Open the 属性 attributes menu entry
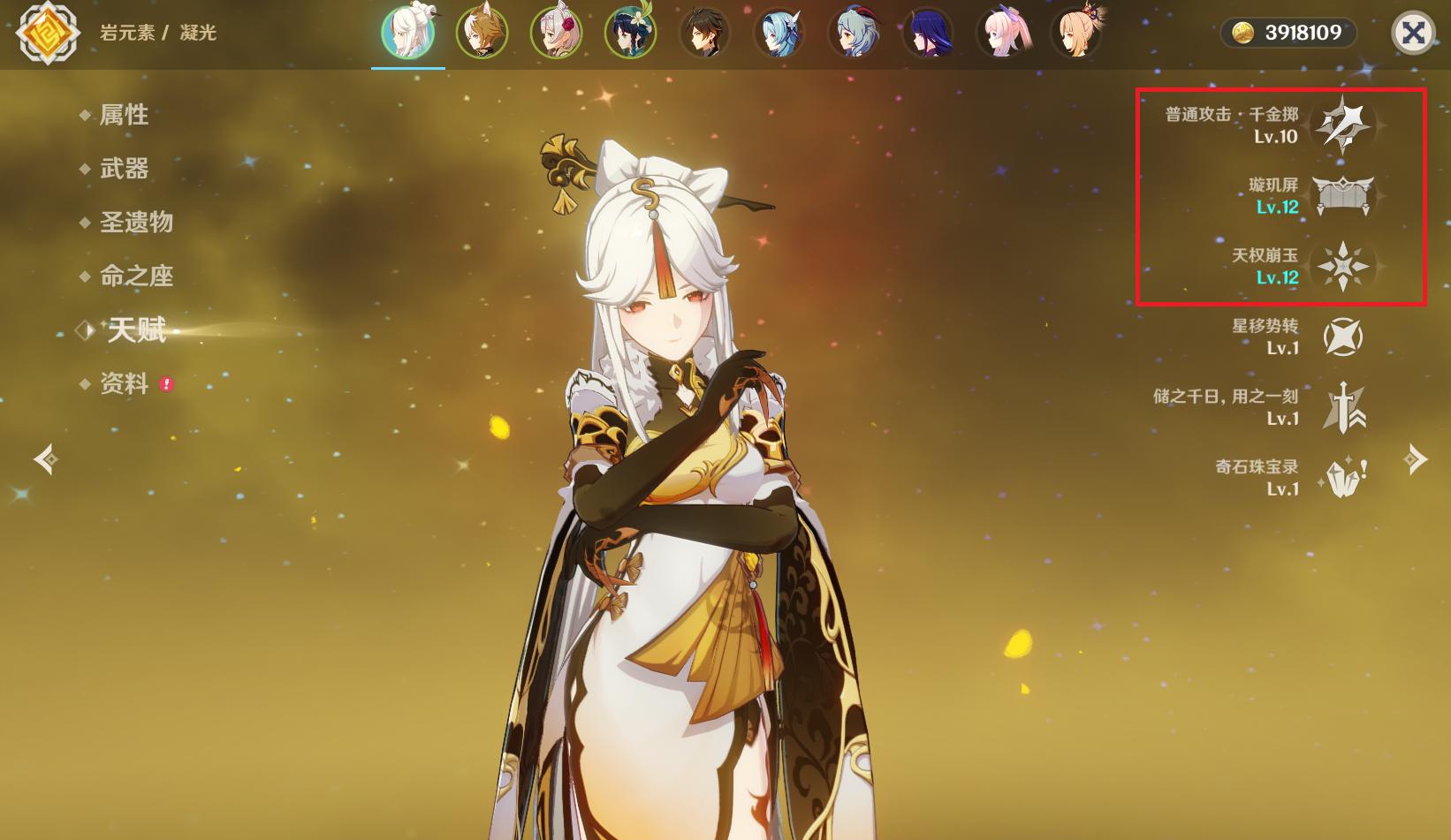1451x840 pixels. pos(124,115)
